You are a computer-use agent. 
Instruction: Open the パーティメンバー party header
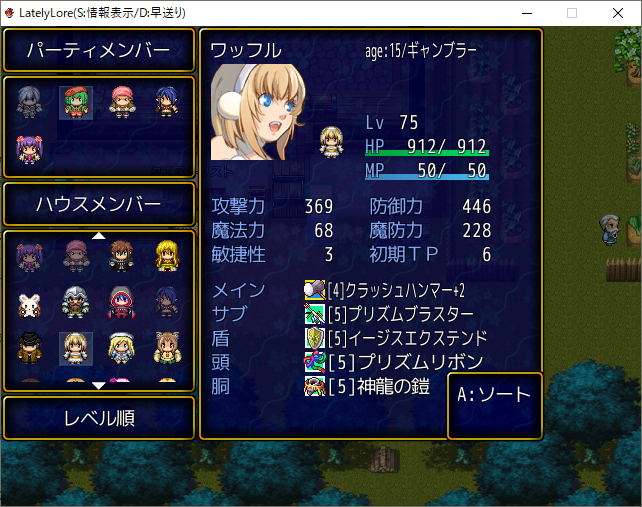click(x=99, y=51)
